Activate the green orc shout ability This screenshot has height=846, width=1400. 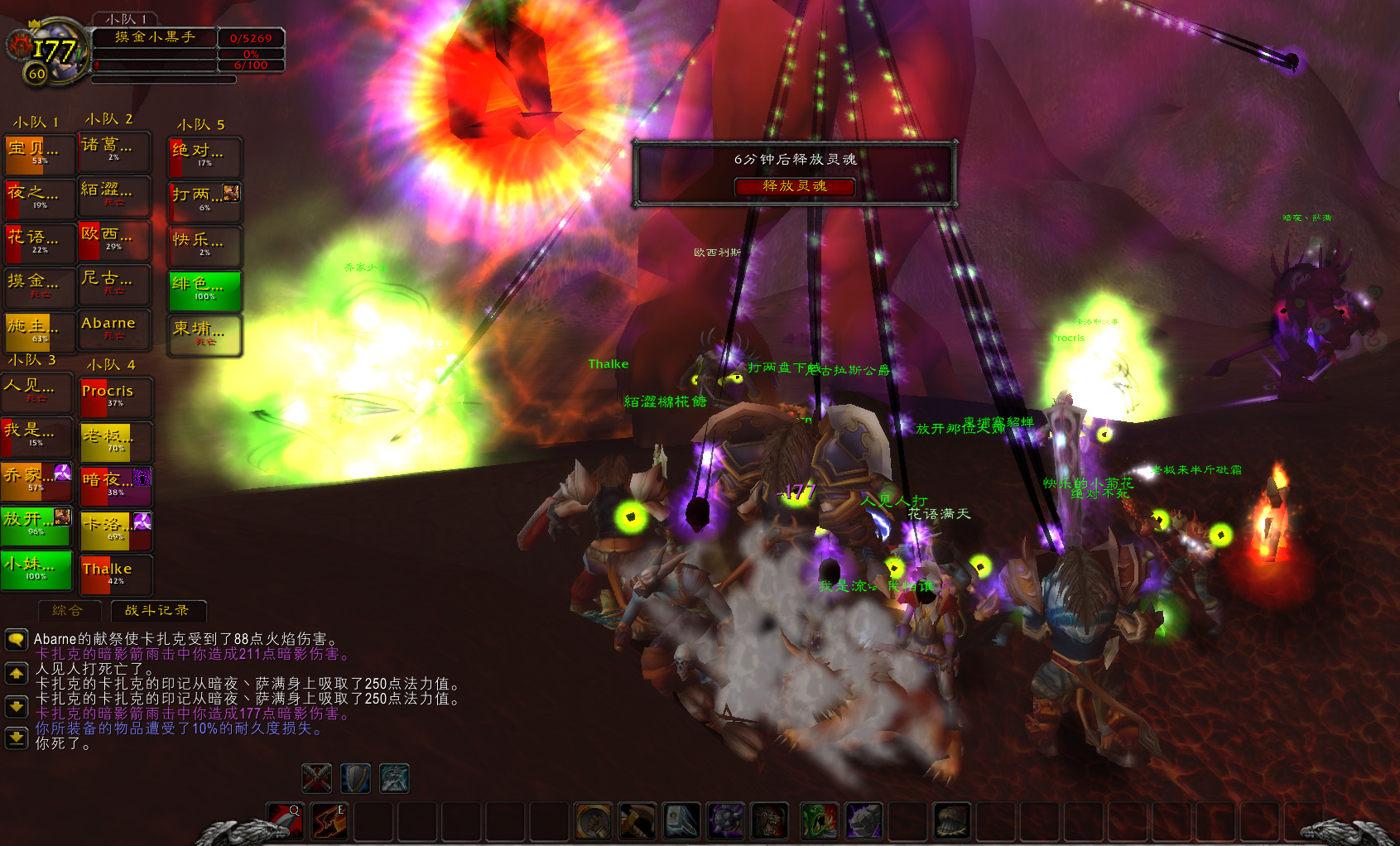coord(819,821)
